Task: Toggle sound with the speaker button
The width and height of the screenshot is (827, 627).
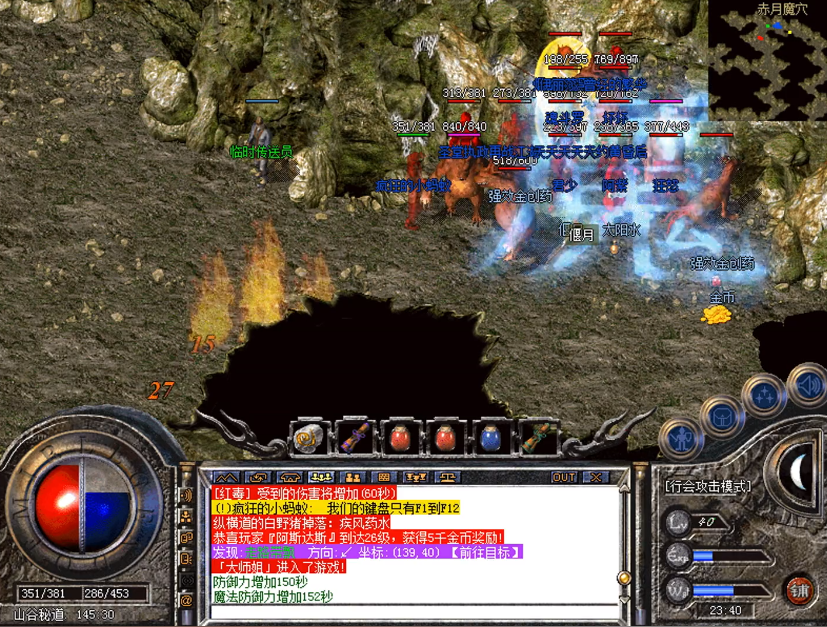Action: pyautogui.click(x=805, y=383)
